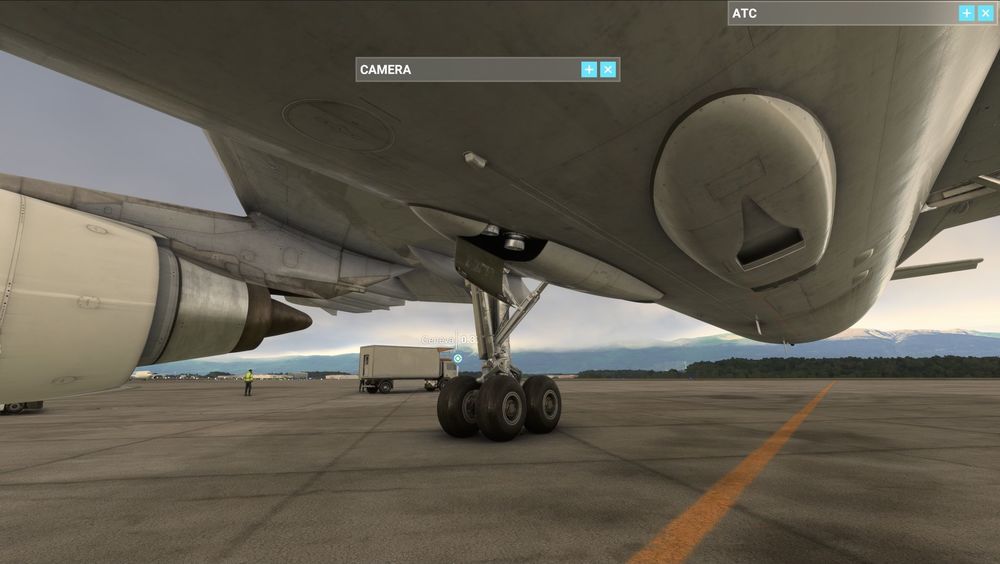Click the Geneva location marker icon
The height and width of the screenshot is (564, 1000).
(458, 358)
